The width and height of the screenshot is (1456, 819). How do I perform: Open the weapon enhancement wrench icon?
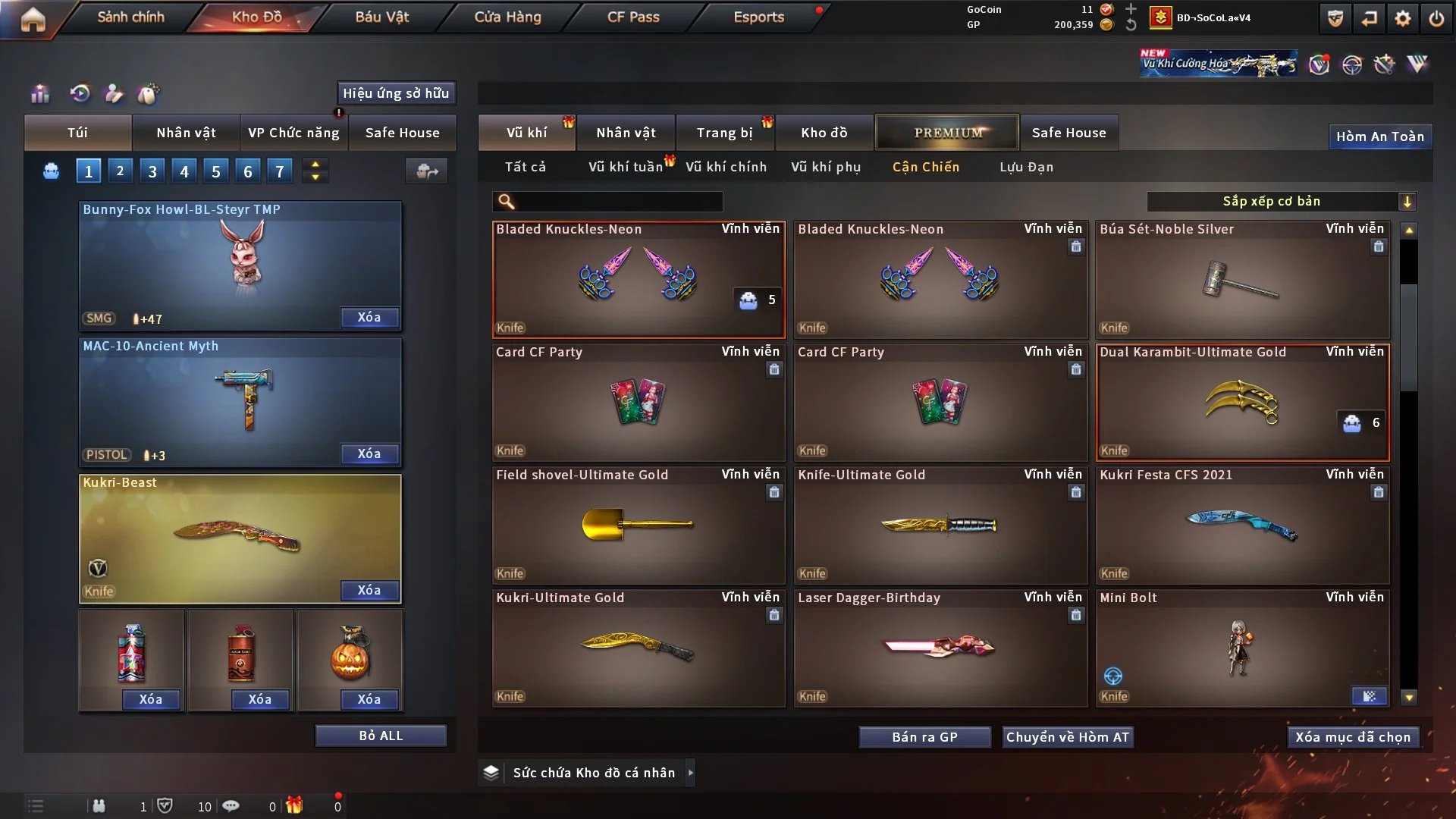(x=1384, y=66)
